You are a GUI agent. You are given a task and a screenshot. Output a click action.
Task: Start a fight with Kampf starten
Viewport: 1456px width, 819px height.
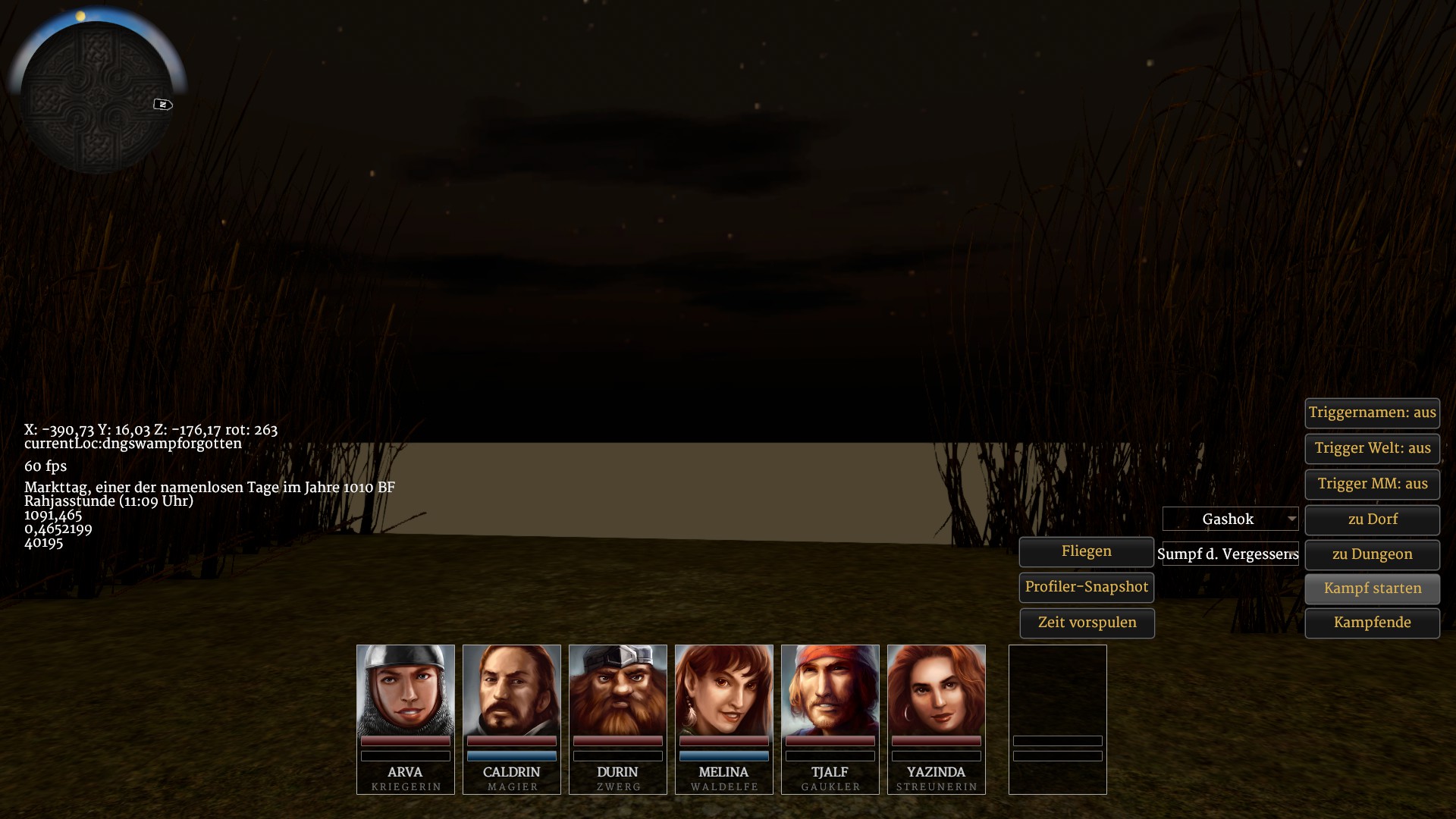pos(1372,588)
